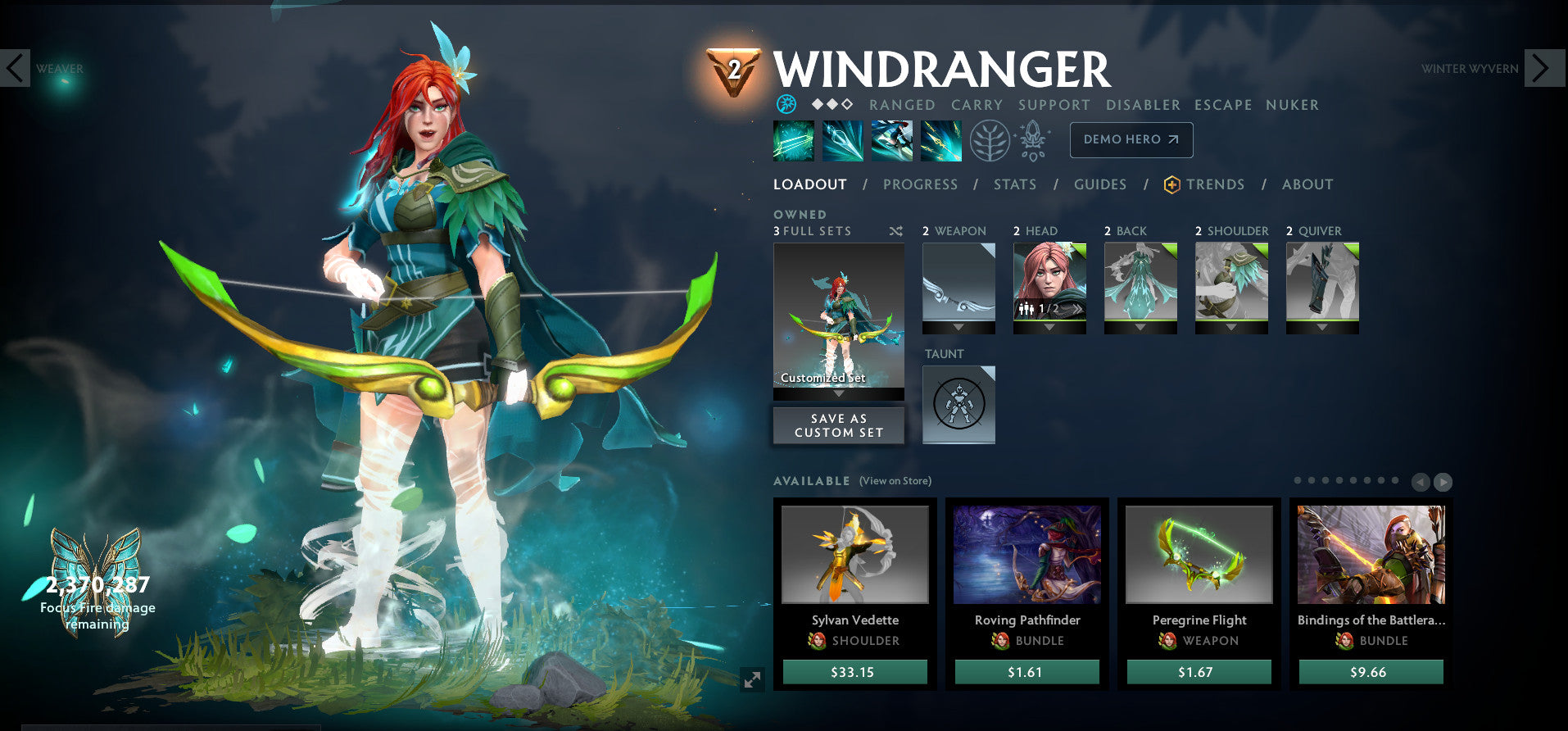
Task: Select the Peregrine Flight weapon thumbnail
Action: [x=1199, y=554]
